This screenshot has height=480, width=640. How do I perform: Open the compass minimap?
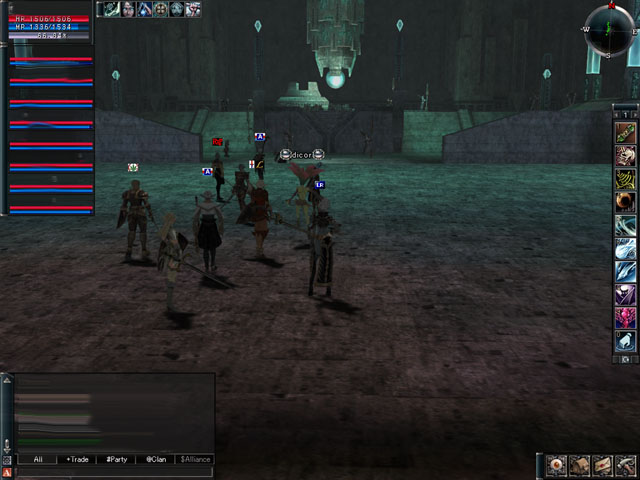click(610, 28)
